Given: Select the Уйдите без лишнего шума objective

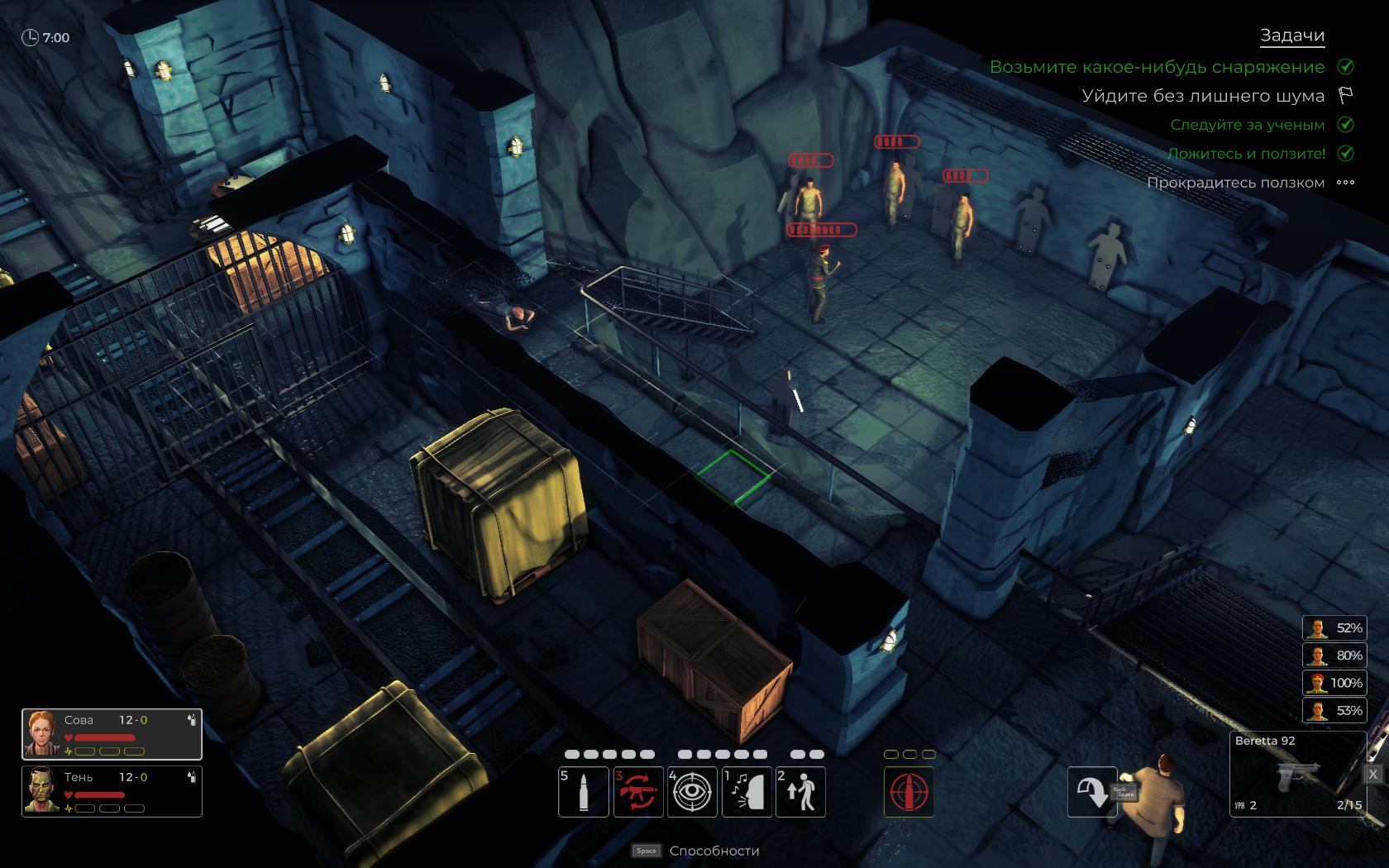Looking at the screenshot, I should (x=1203, y=96).
